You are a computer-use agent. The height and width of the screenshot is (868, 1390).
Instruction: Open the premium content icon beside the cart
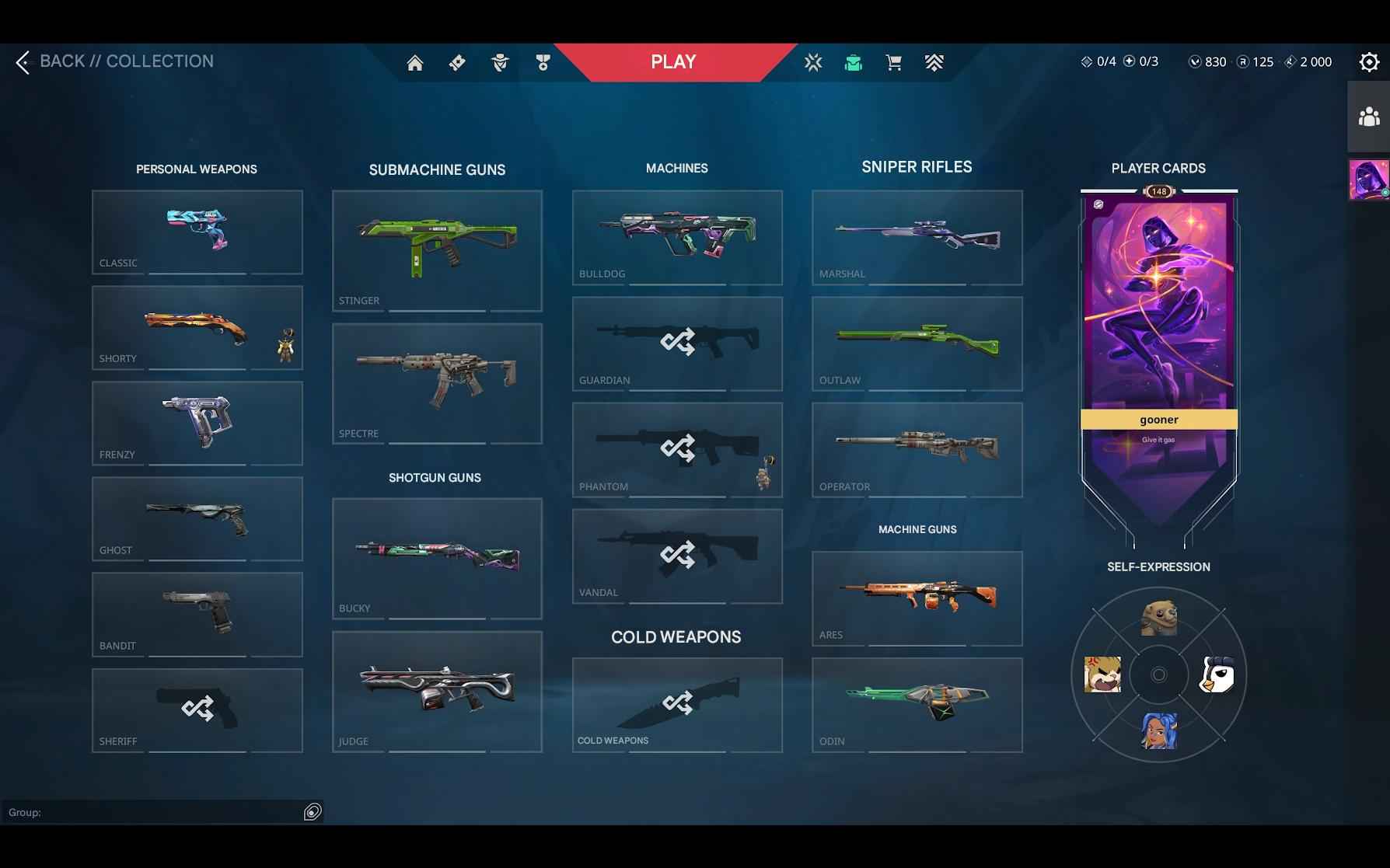point(934,62)
